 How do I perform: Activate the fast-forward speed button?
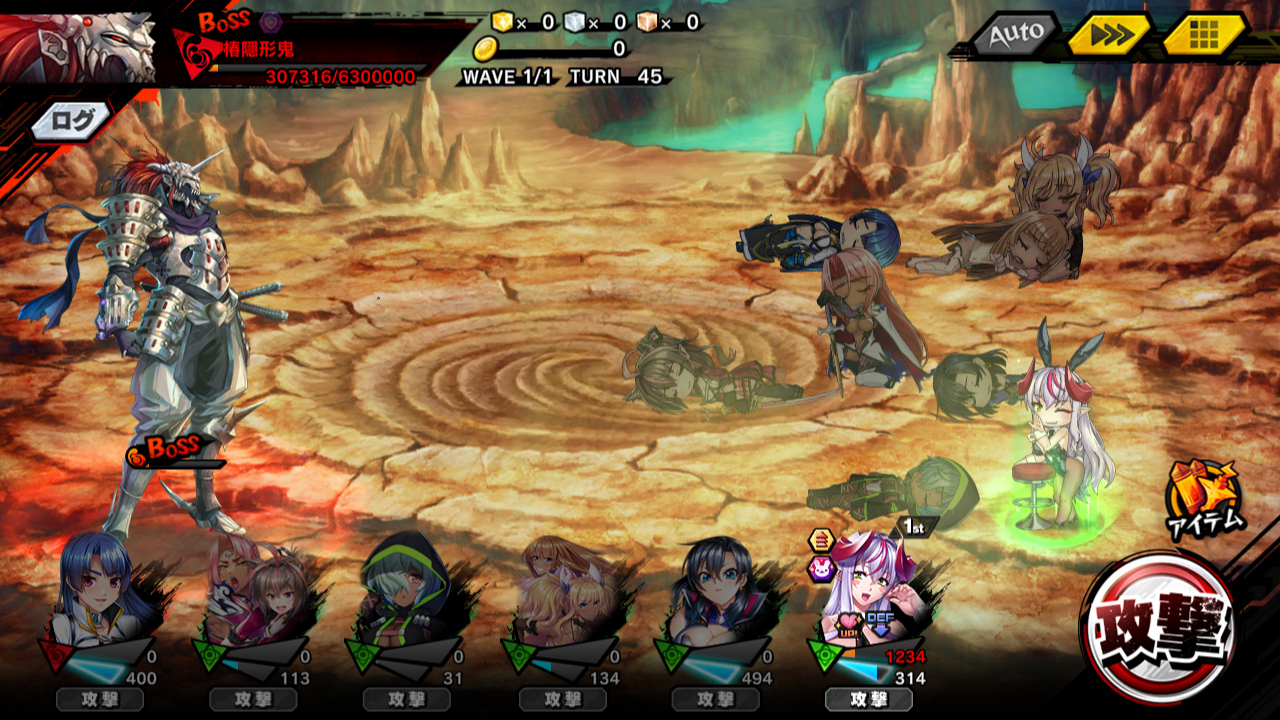tap(1108, 35)
